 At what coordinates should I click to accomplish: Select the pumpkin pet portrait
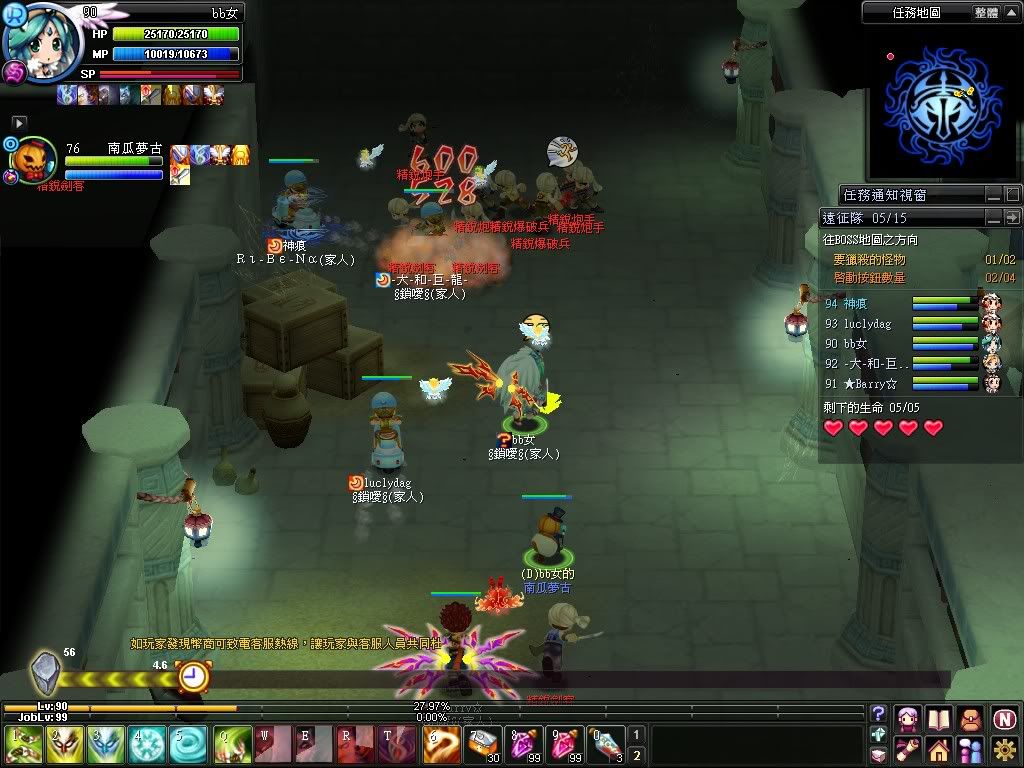(33, 160)
